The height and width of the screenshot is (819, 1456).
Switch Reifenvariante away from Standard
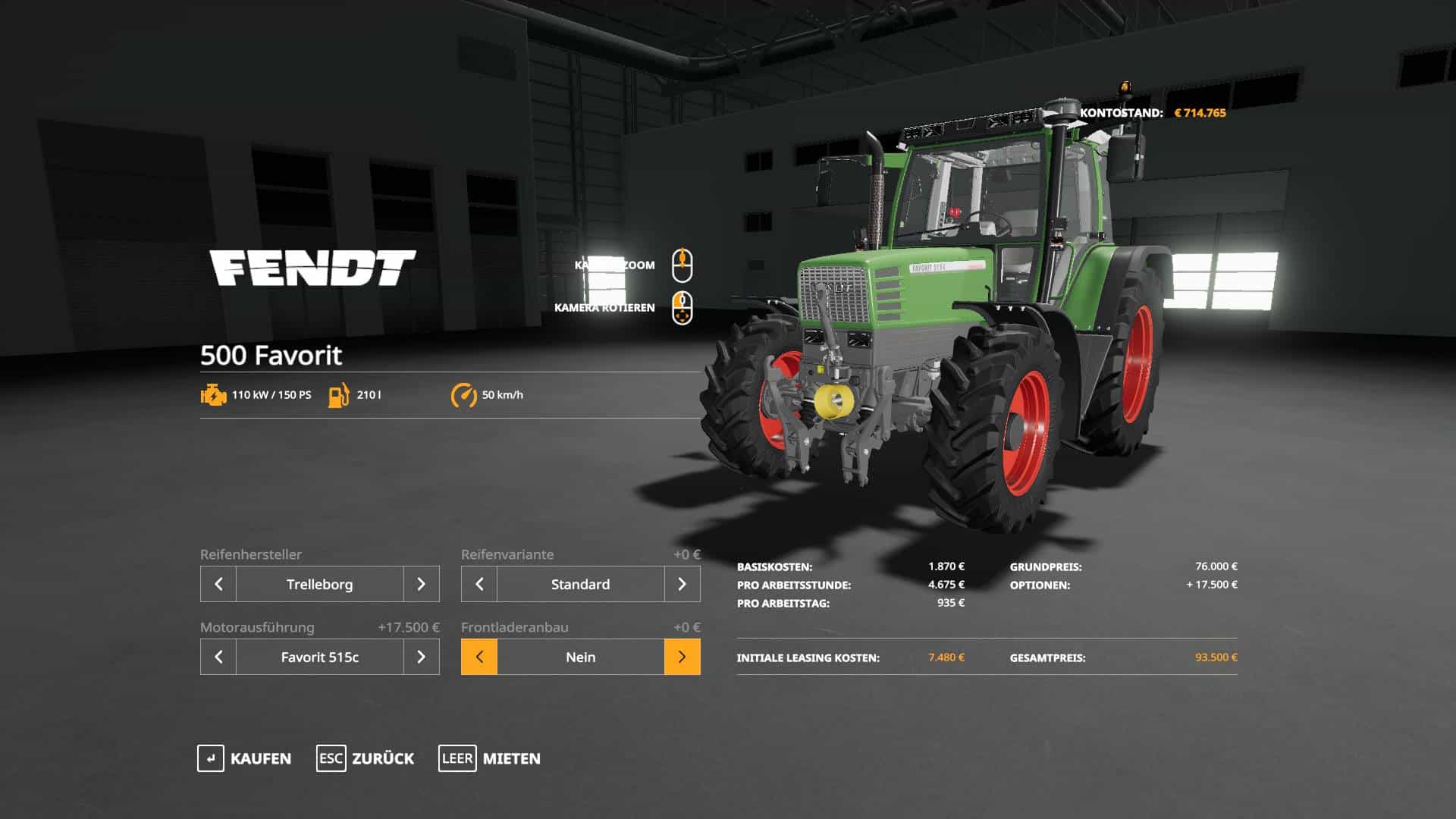tap(682, 584)
